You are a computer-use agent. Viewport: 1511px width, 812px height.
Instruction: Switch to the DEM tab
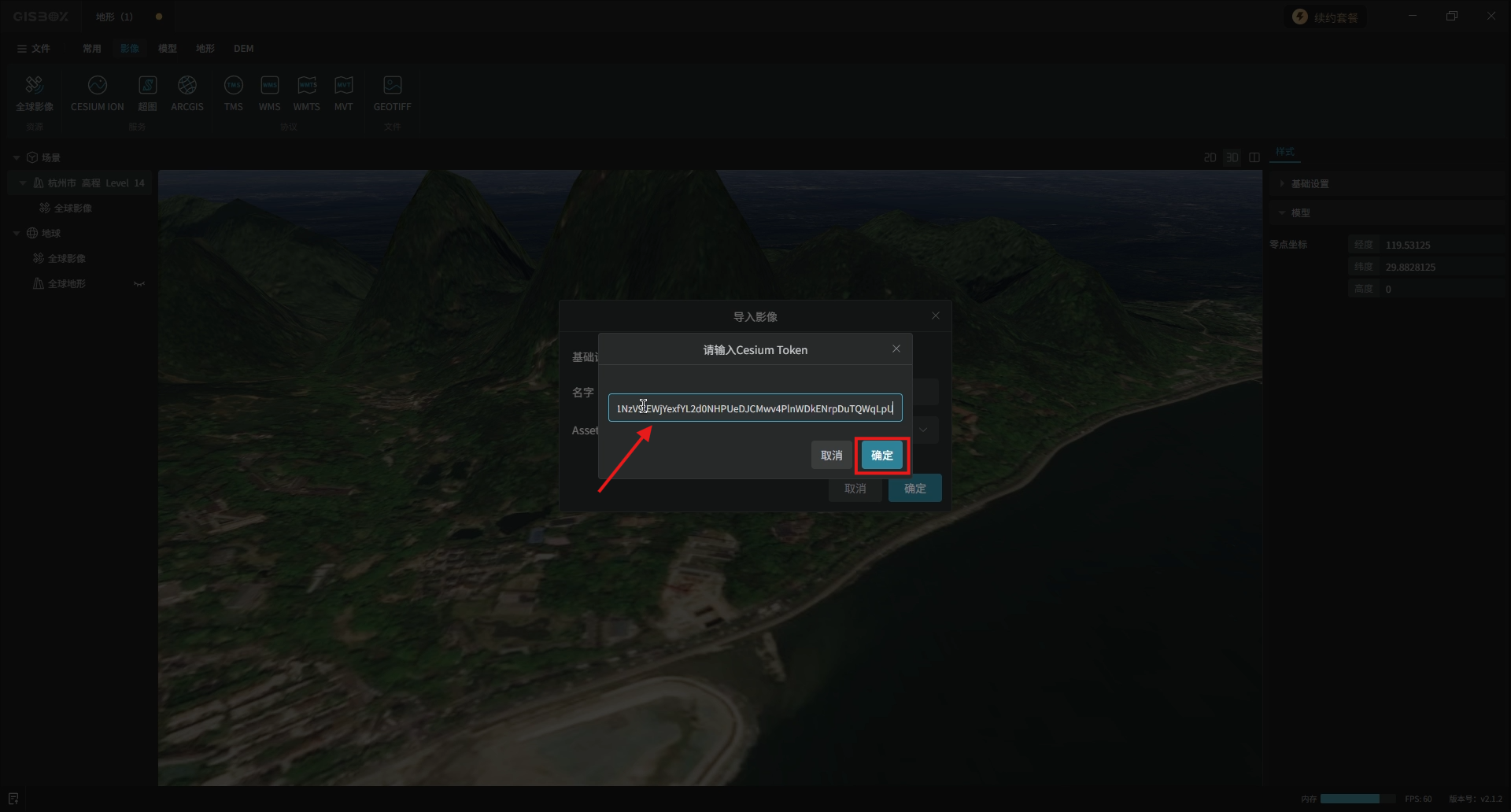243,49
